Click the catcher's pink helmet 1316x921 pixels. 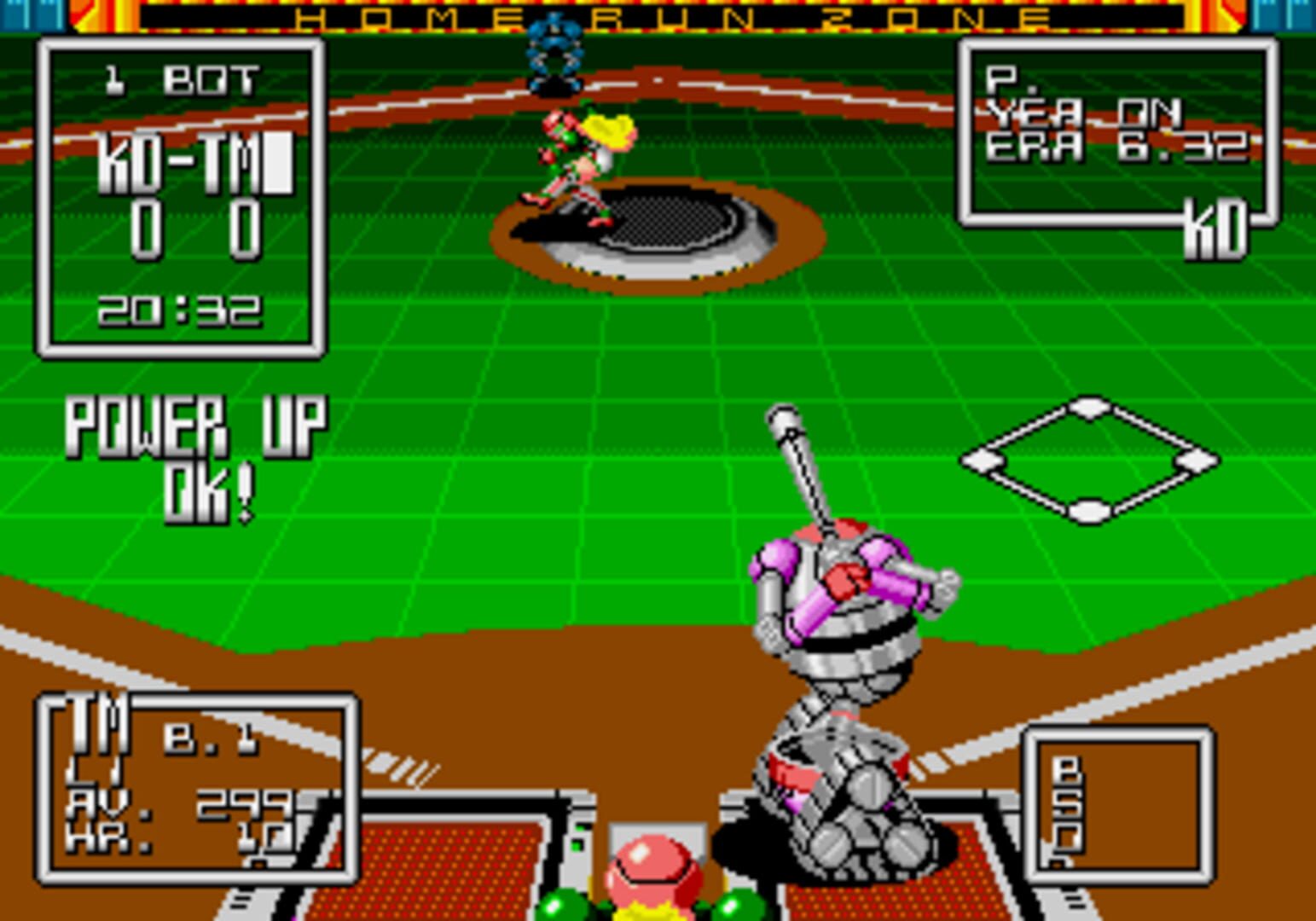652,861
